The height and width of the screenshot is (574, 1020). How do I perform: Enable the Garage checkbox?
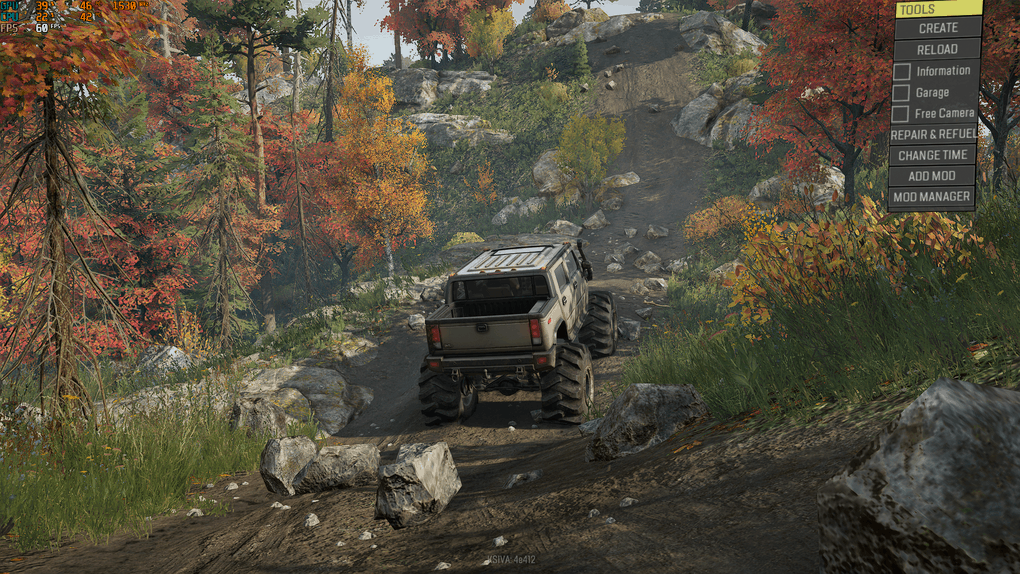(902, 93)
